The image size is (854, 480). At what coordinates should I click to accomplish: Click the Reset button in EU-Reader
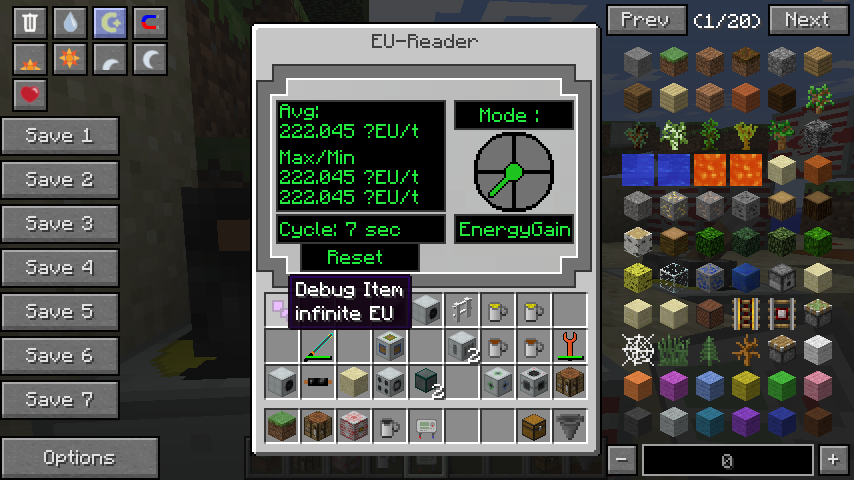click(x=355, y=257)
